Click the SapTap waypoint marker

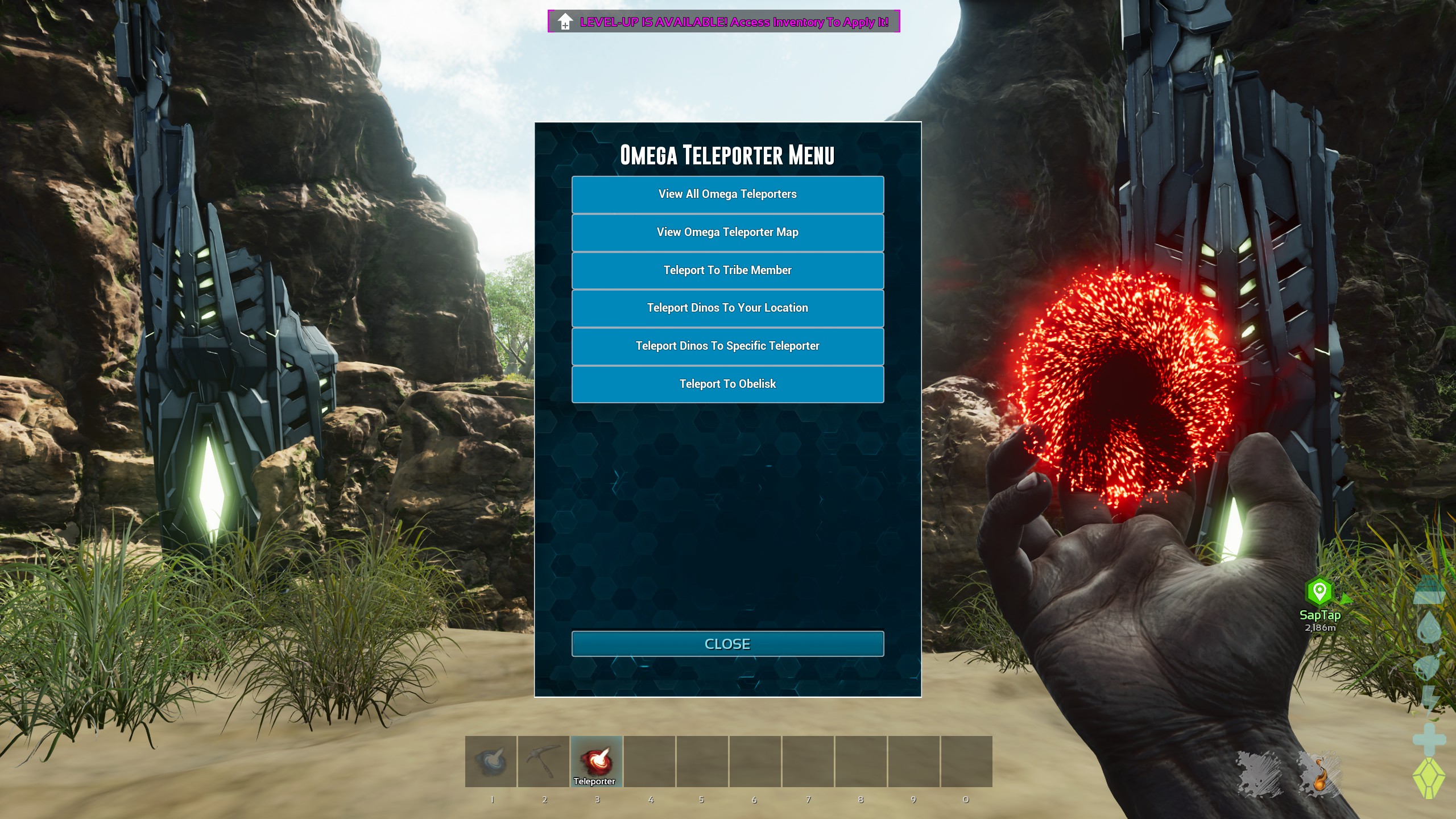(1319, 592)
